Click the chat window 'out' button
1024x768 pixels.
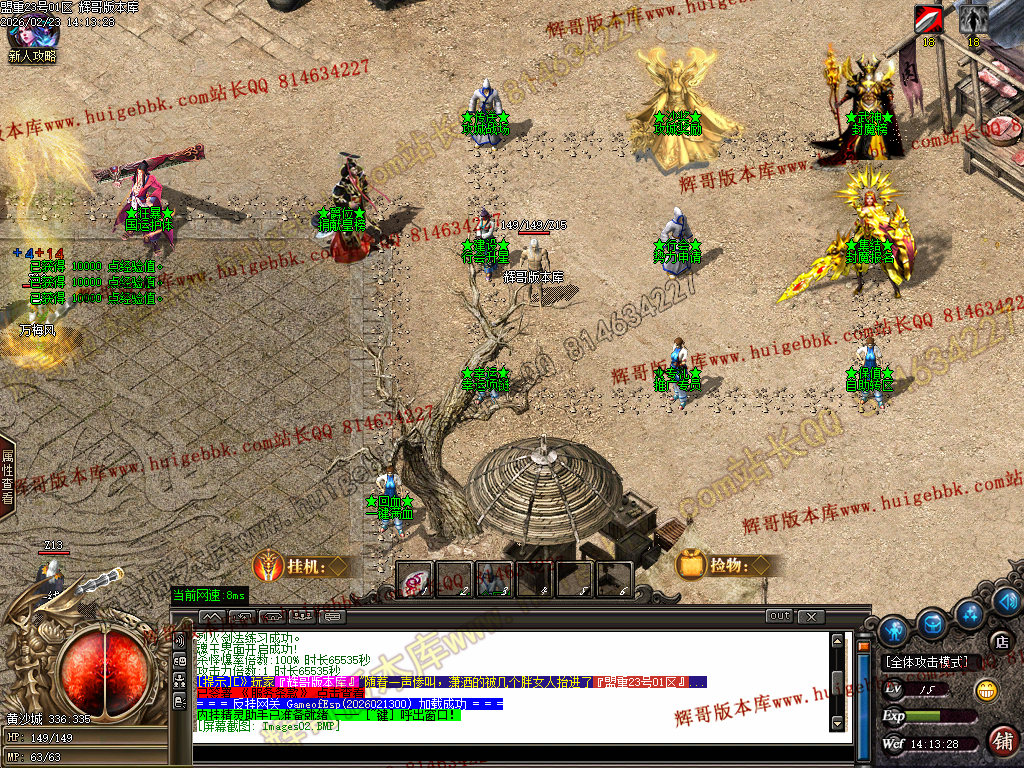(779, 616)
